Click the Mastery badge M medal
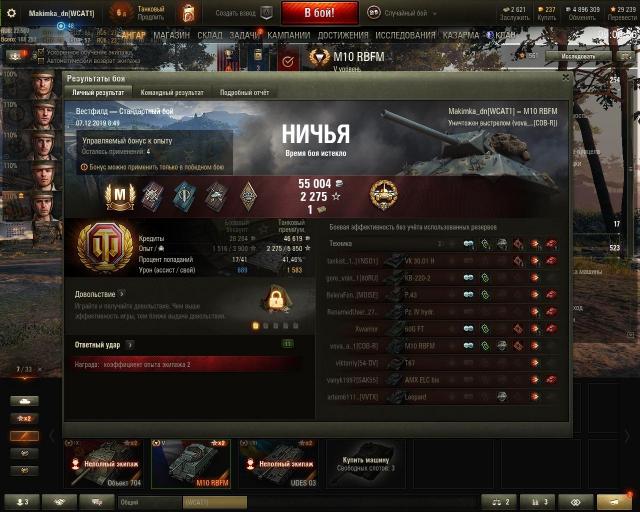This screenshot has width=640, height=512. click(120, 193)
